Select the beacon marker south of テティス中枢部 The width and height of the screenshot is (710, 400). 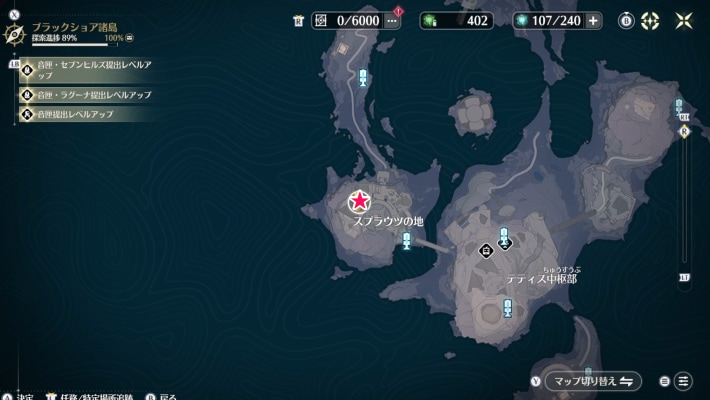(x=508, y=308)
